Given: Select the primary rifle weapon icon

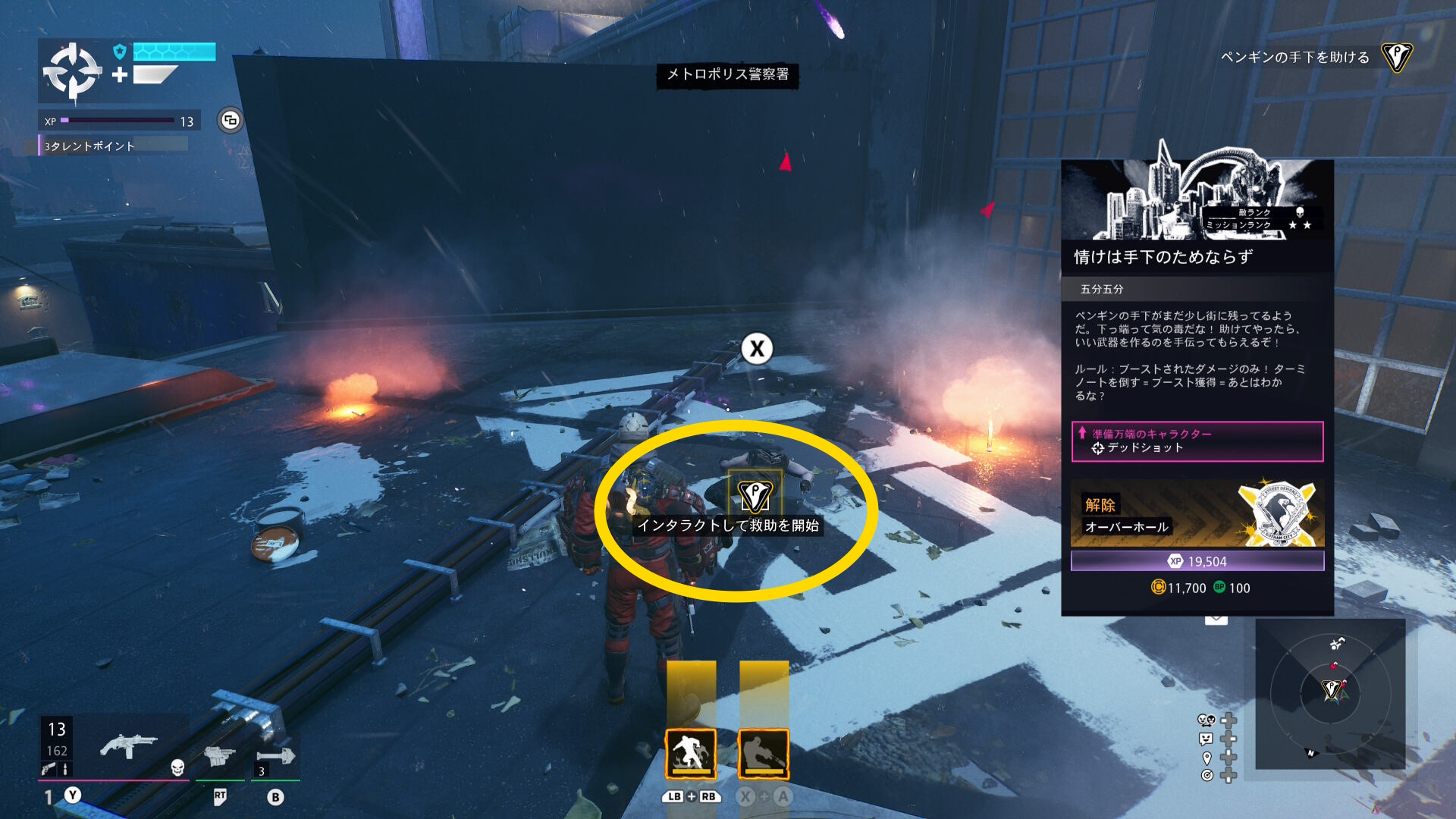Looking at the screenshot, I should (x=127, y=746).
